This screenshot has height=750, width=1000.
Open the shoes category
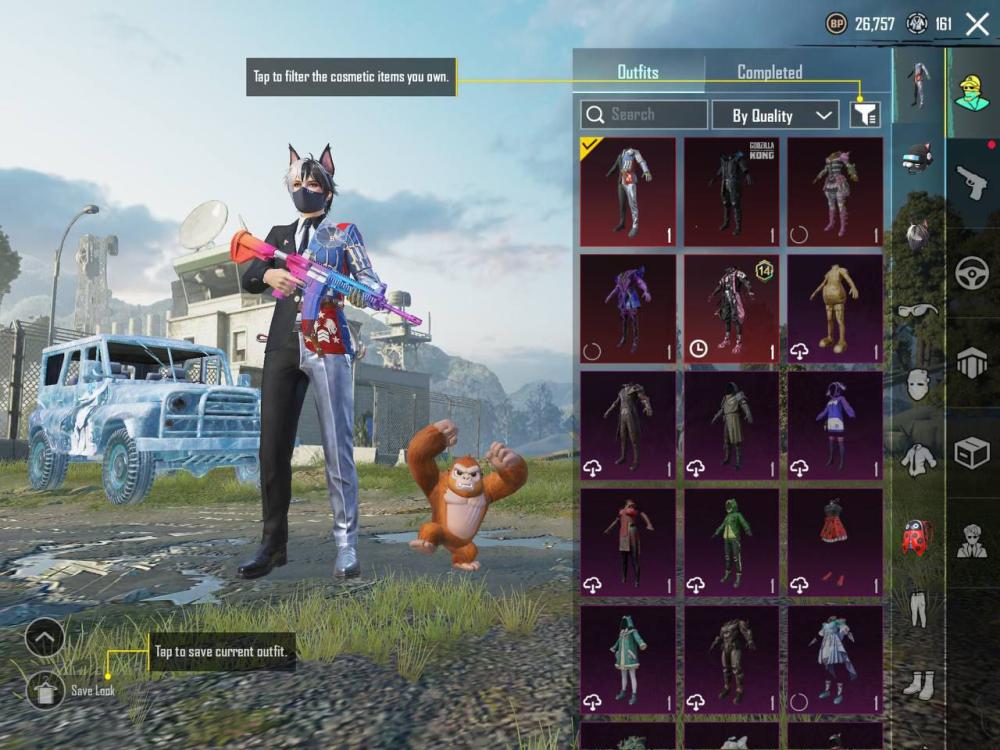coord(917,684)
